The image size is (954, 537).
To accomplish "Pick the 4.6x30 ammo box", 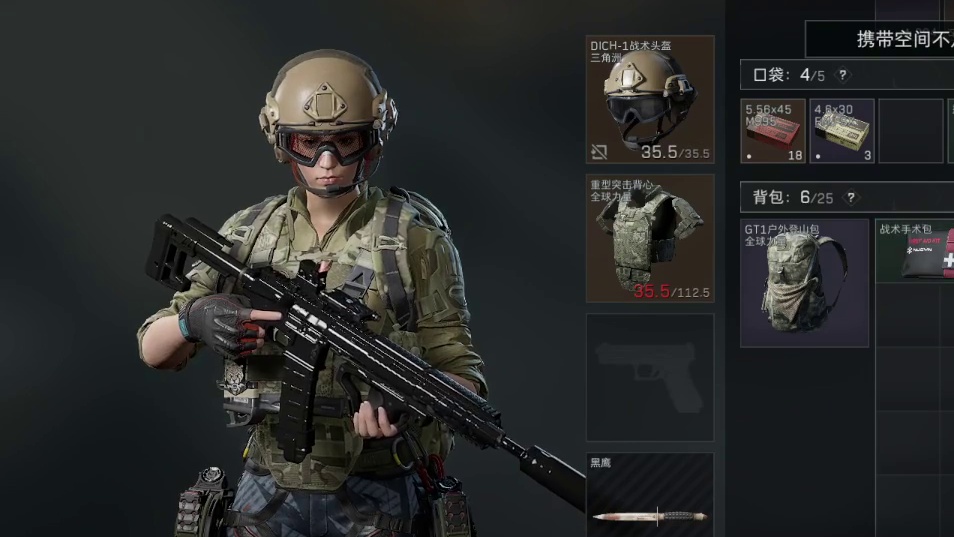I will point(842,131).
